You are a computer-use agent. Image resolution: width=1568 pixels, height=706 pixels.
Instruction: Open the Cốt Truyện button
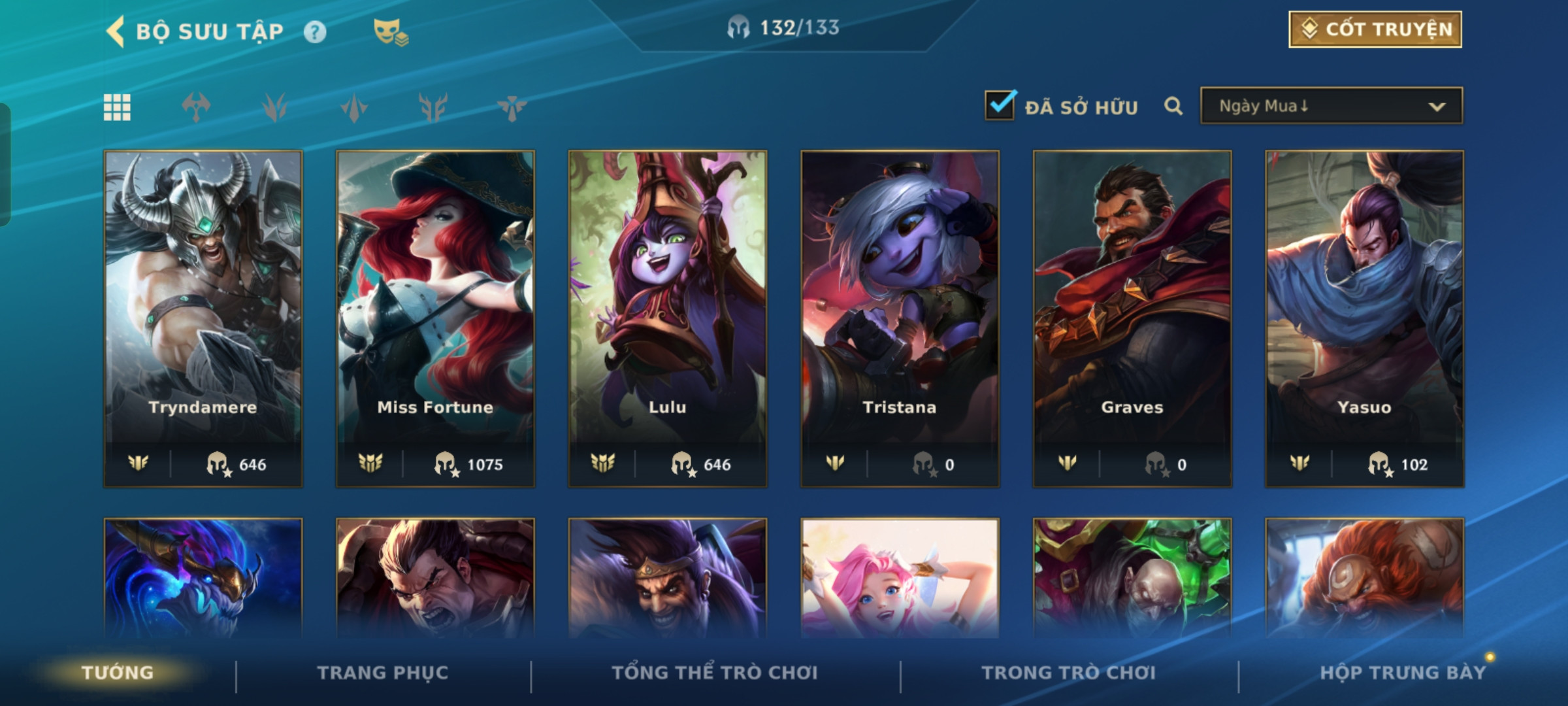click(1375, 29)
